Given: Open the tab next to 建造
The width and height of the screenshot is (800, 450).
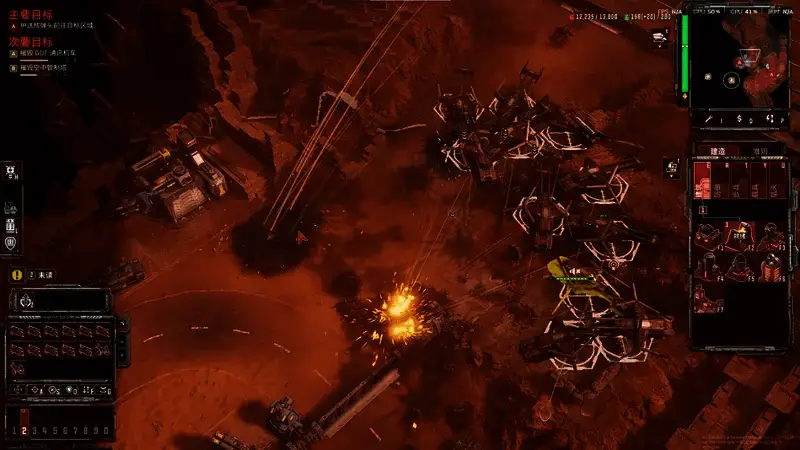Looking at the screenshot, I should [760, 151].
